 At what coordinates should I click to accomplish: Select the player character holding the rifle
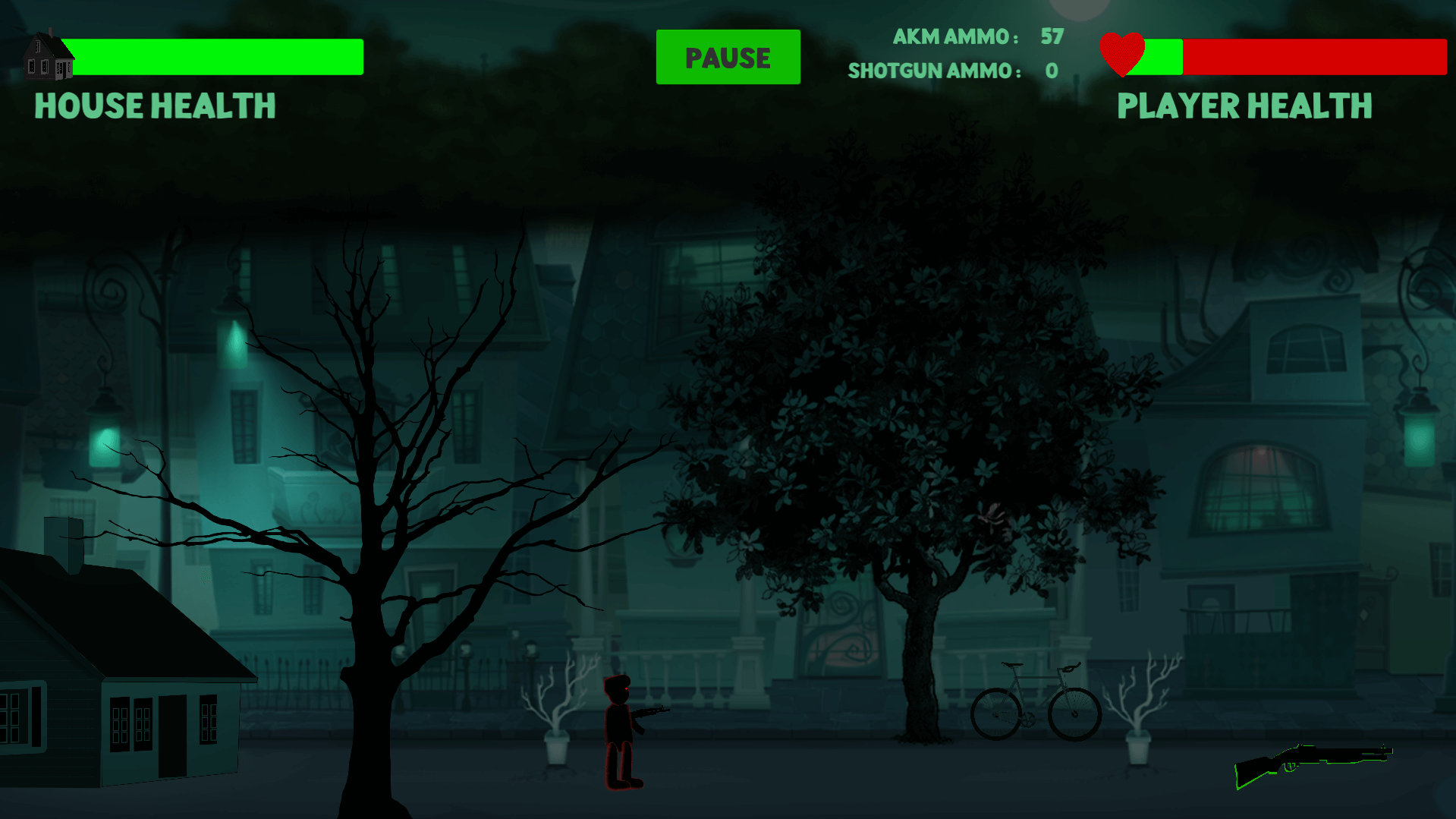coord(618,721)
